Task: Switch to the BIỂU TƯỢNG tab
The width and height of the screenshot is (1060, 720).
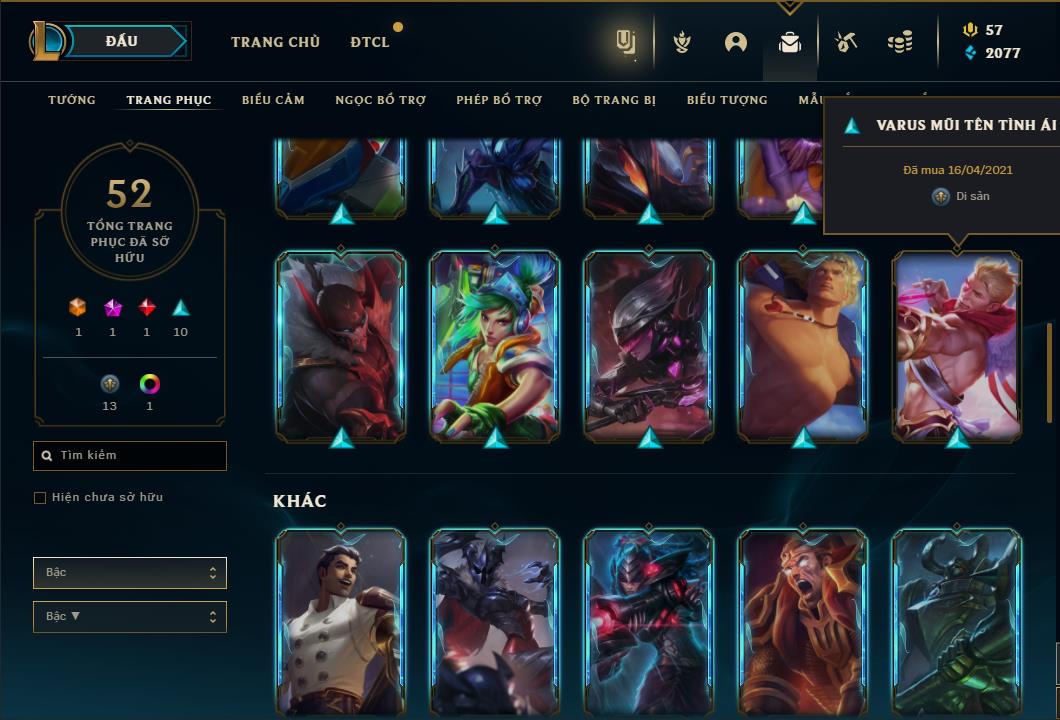Action: (x=727, y=100)
